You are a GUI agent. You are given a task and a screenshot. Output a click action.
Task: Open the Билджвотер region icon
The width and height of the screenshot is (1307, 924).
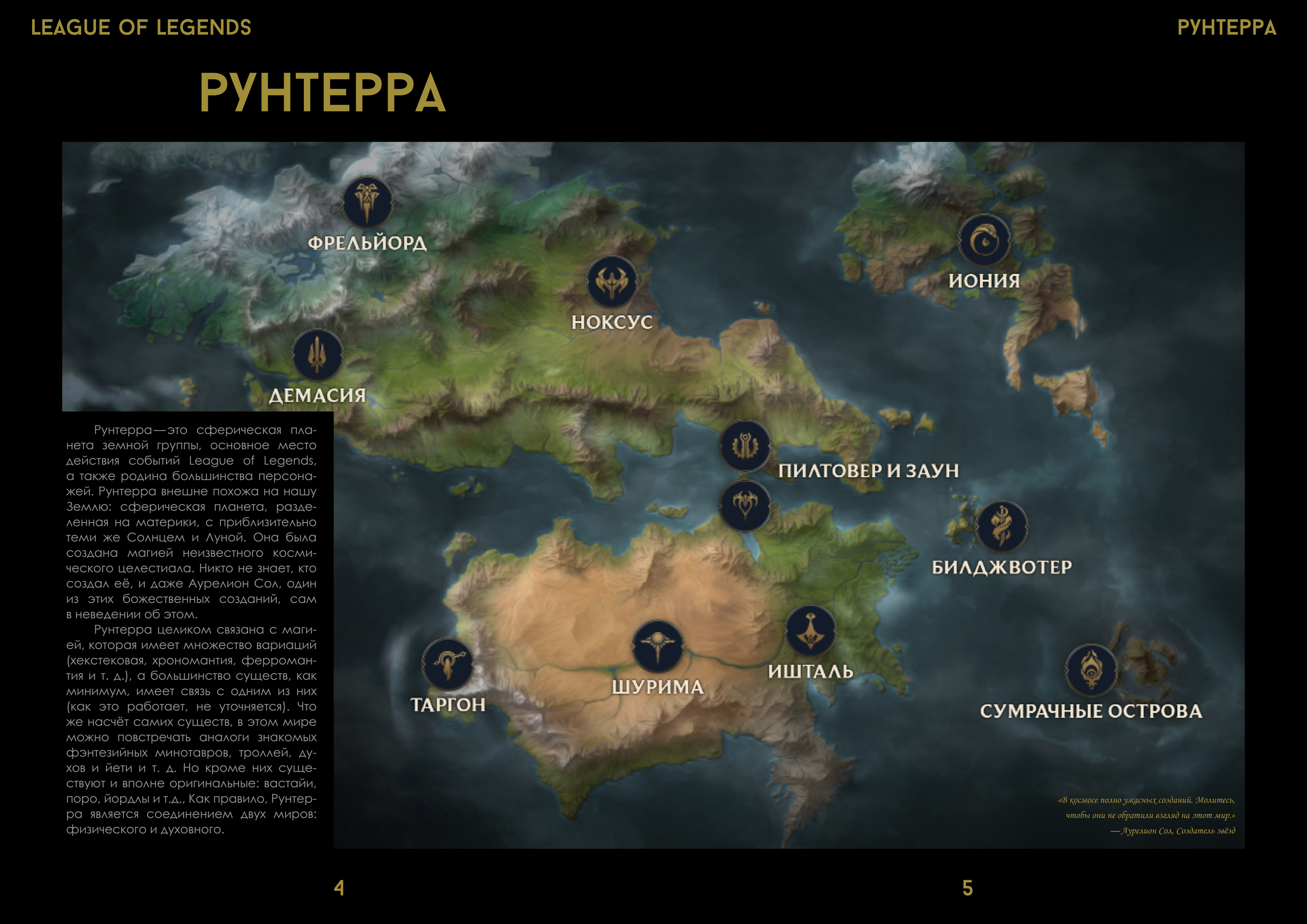(1001, 526)
